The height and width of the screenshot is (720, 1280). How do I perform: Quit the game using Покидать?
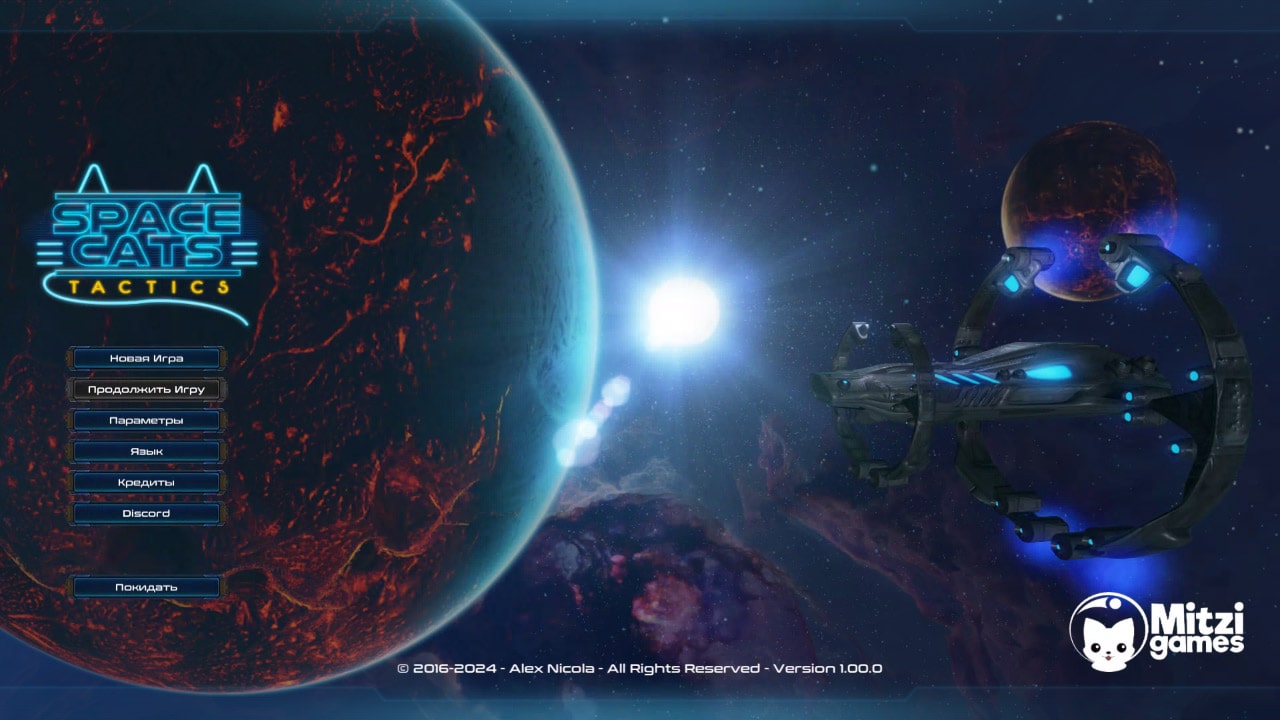pyautogui.click(x=147, y=586)
